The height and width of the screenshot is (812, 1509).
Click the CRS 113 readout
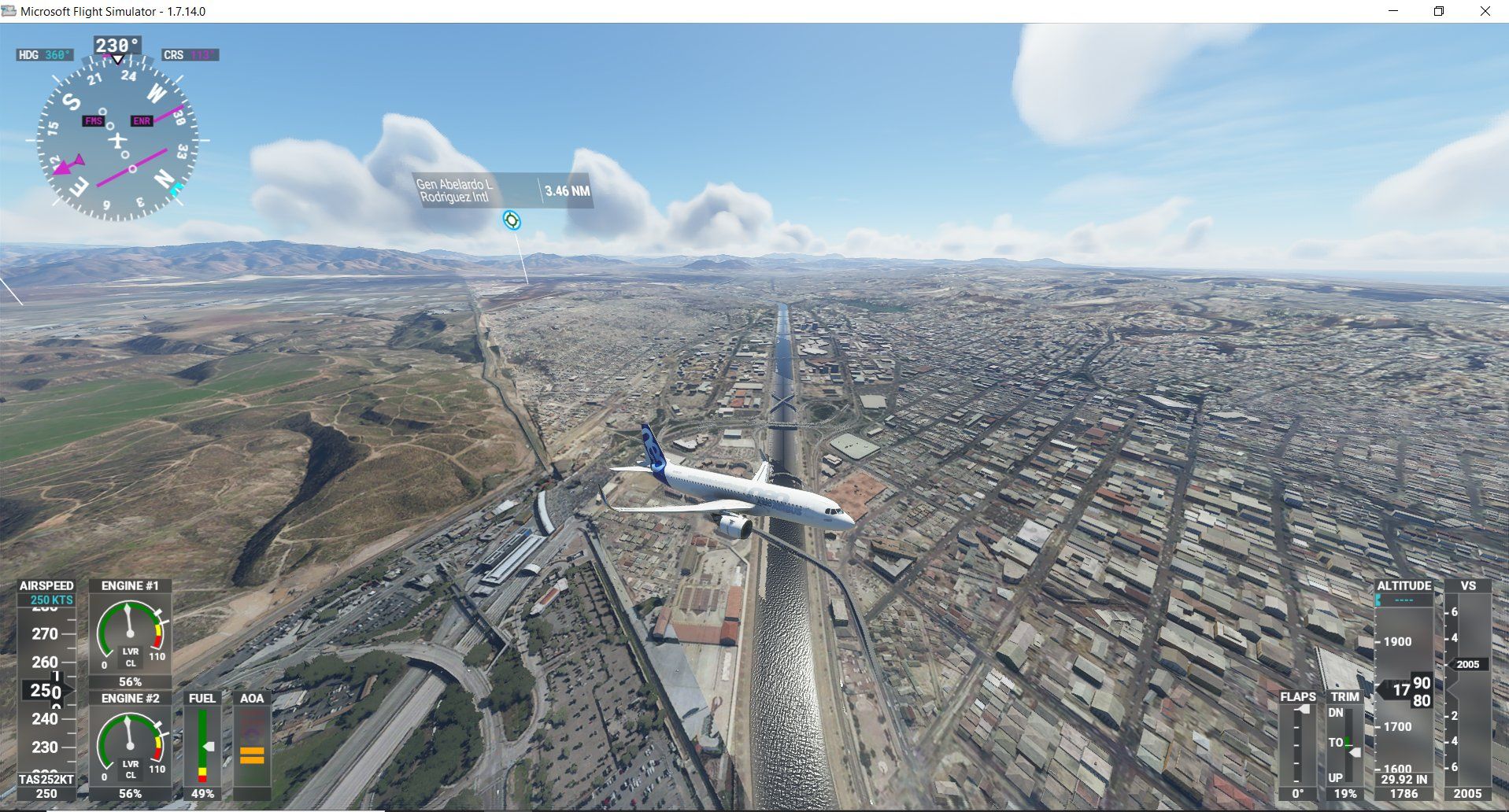[x=189, y=56]
